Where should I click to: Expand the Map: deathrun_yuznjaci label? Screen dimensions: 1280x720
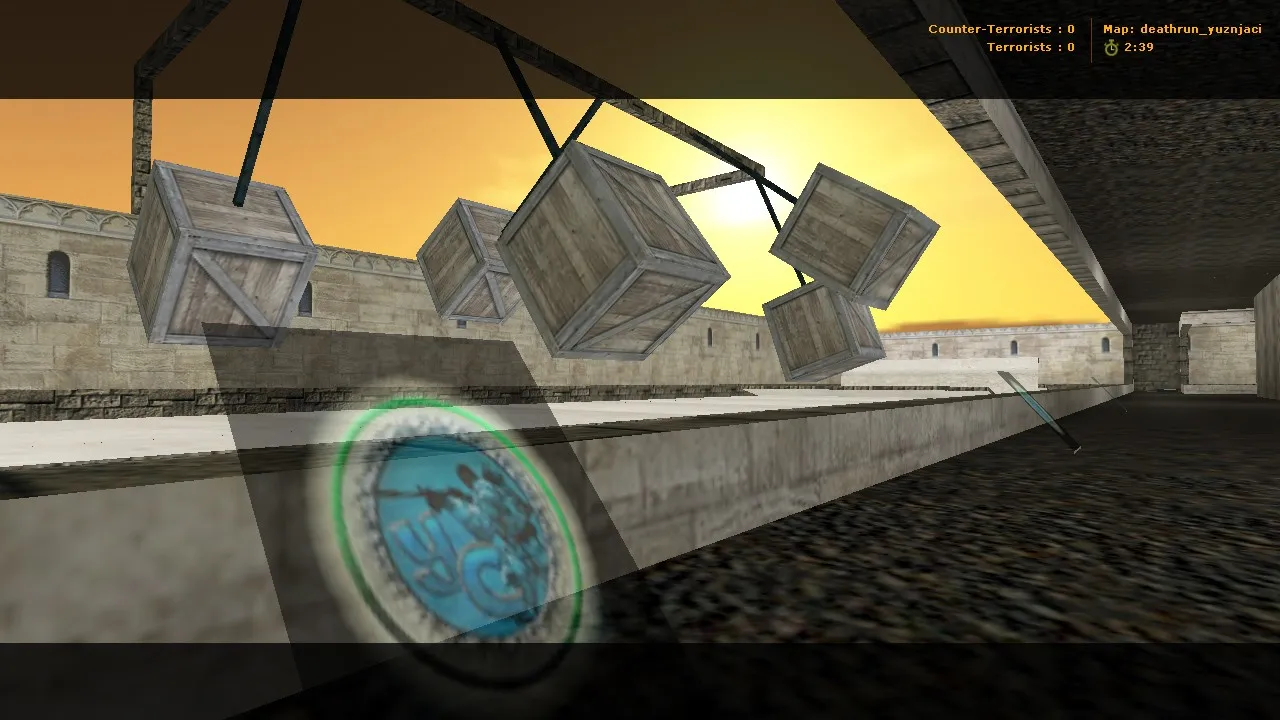click(1185, 29)
